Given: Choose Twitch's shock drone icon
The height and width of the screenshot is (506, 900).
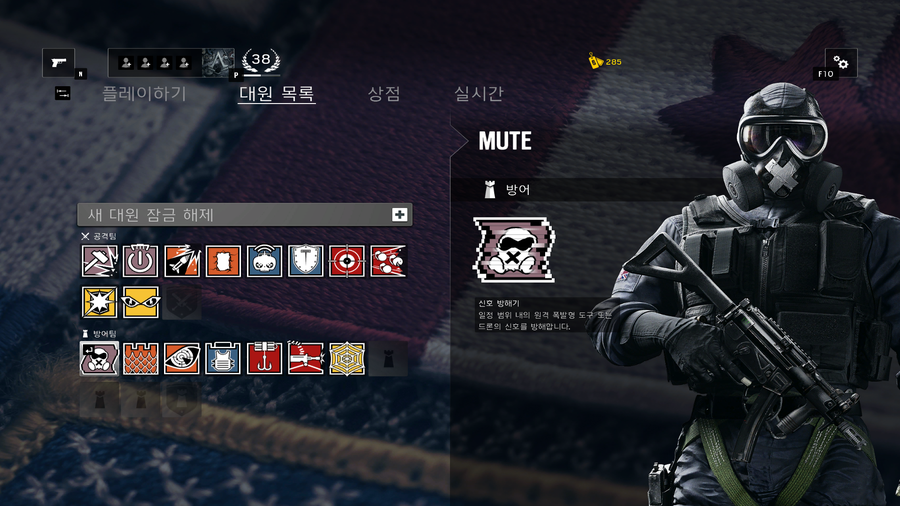Looking at the screenshot, I should pos(264,261).
